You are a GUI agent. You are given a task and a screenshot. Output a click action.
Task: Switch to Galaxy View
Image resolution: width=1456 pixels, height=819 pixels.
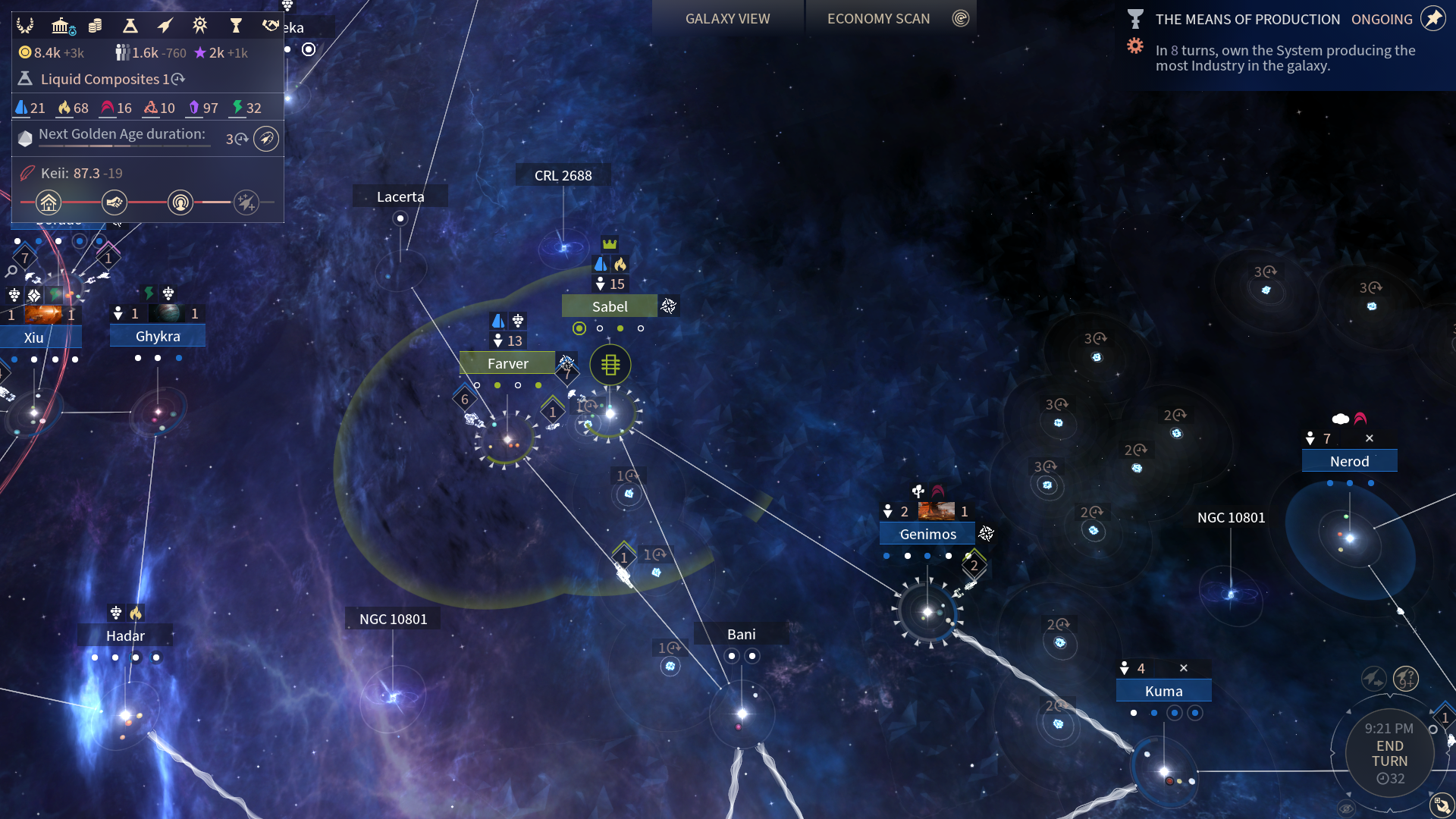pyautogui.click(x=727, y=19)
